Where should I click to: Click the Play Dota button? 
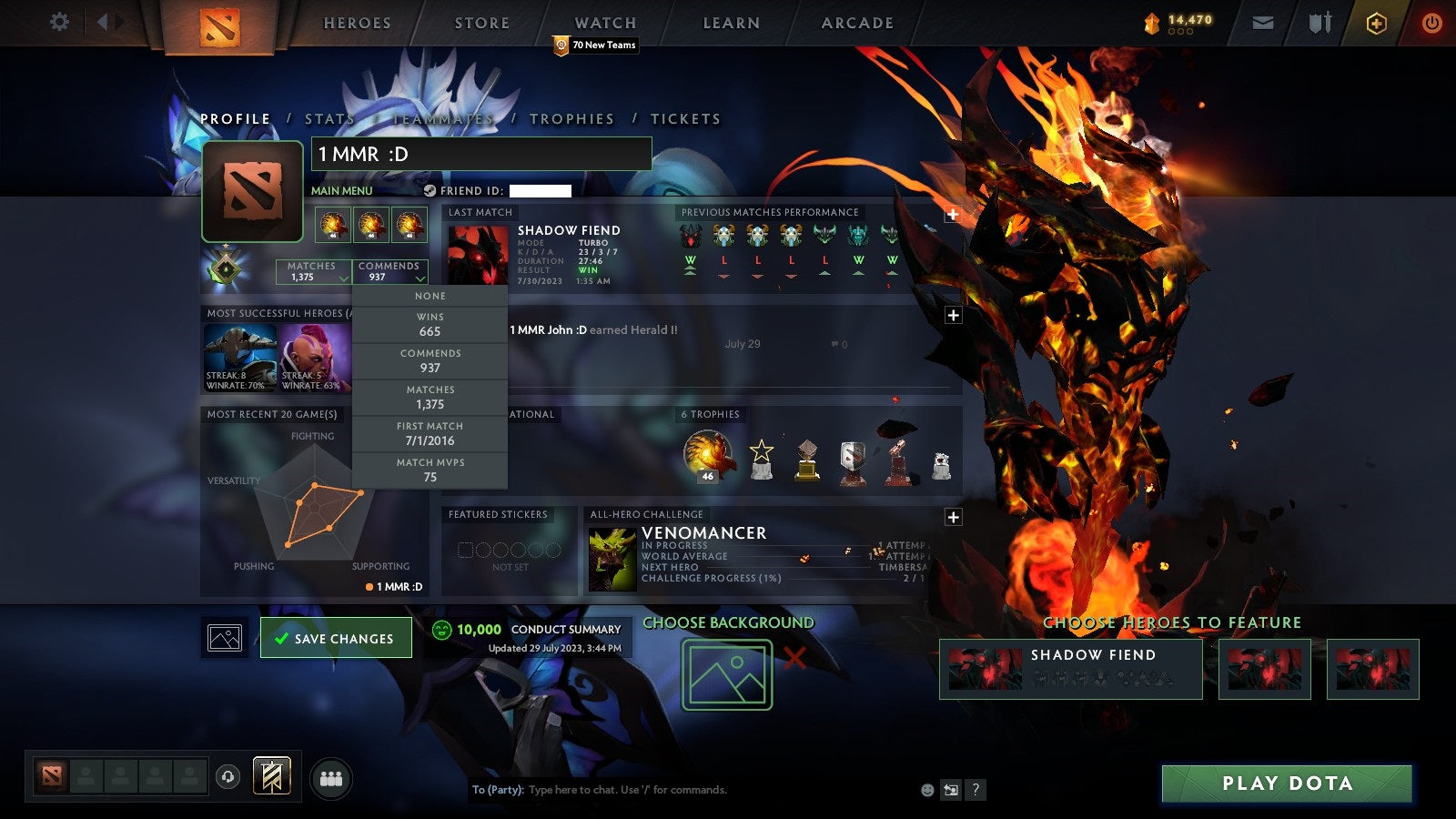point(1286,784)
